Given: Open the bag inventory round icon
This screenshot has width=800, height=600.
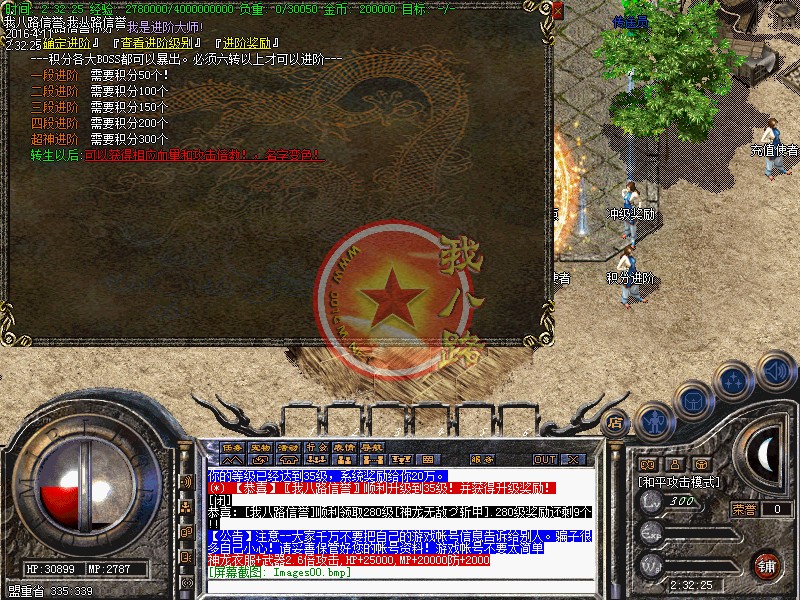Looking at the screenshot, I should pyautogui.click(x=693, y=398).
